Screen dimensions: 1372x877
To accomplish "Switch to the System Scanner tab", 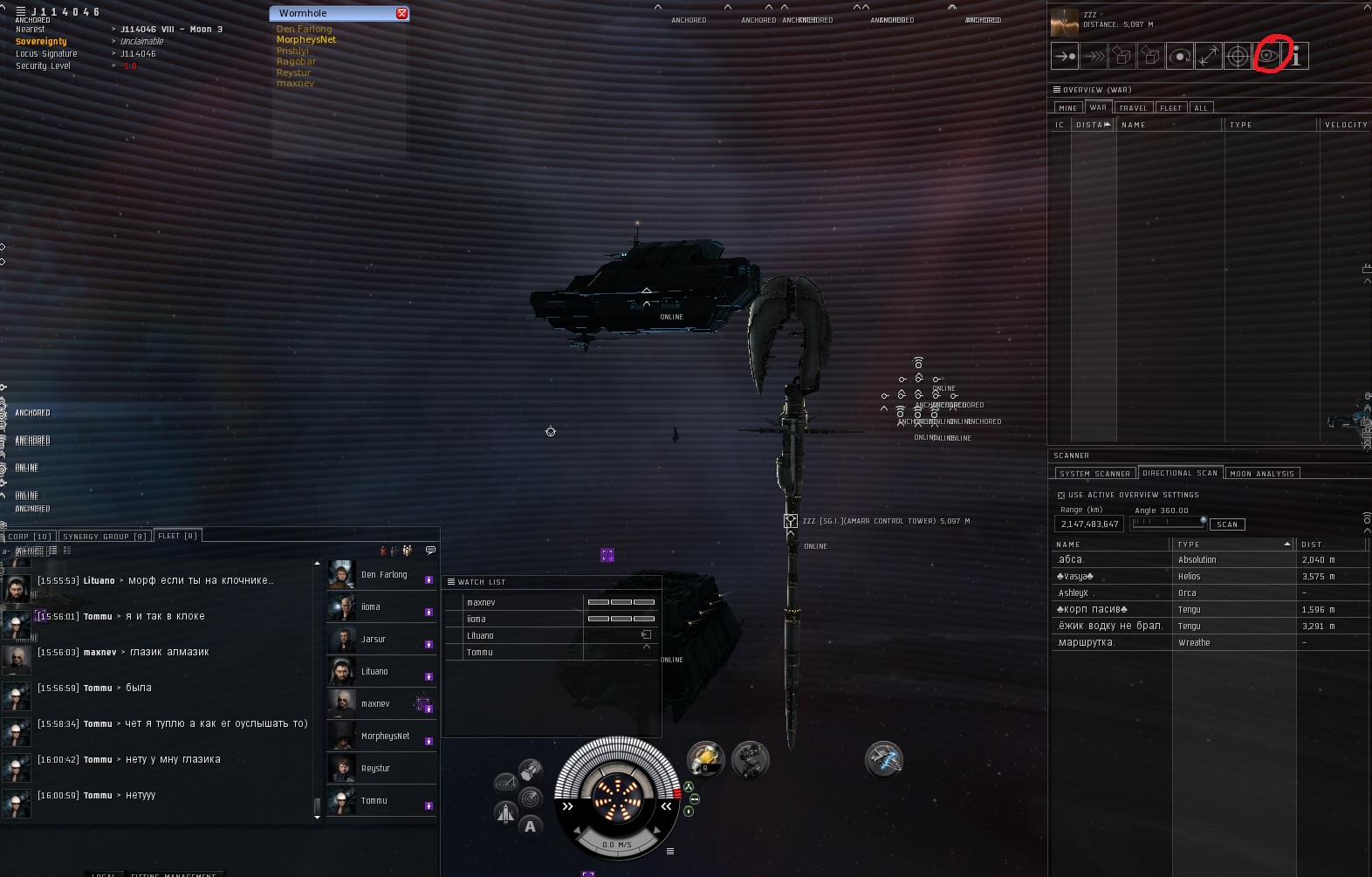I will click(x=1094, y=474).
